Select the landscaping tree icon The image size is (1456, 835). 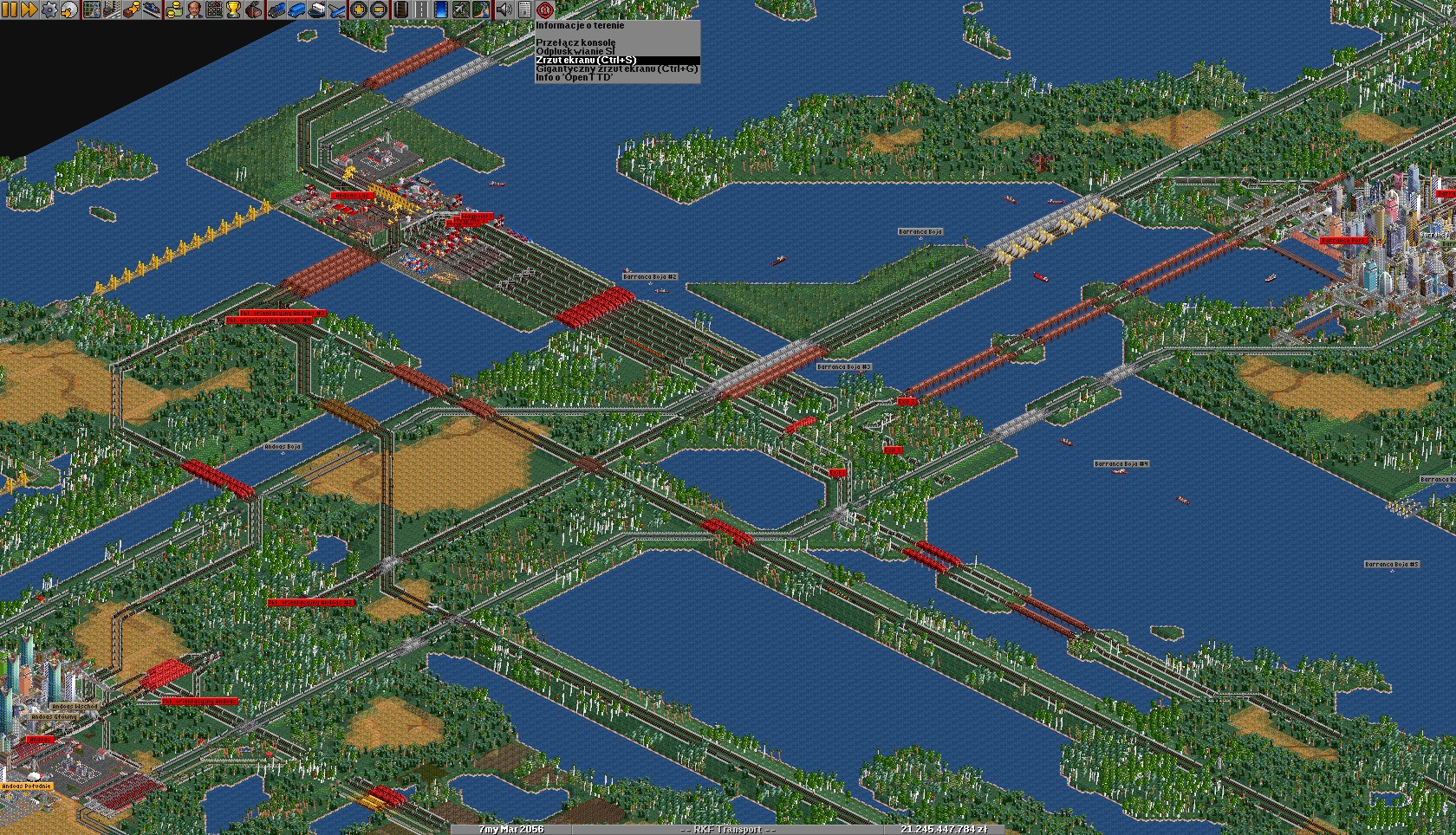coord(481,10)
